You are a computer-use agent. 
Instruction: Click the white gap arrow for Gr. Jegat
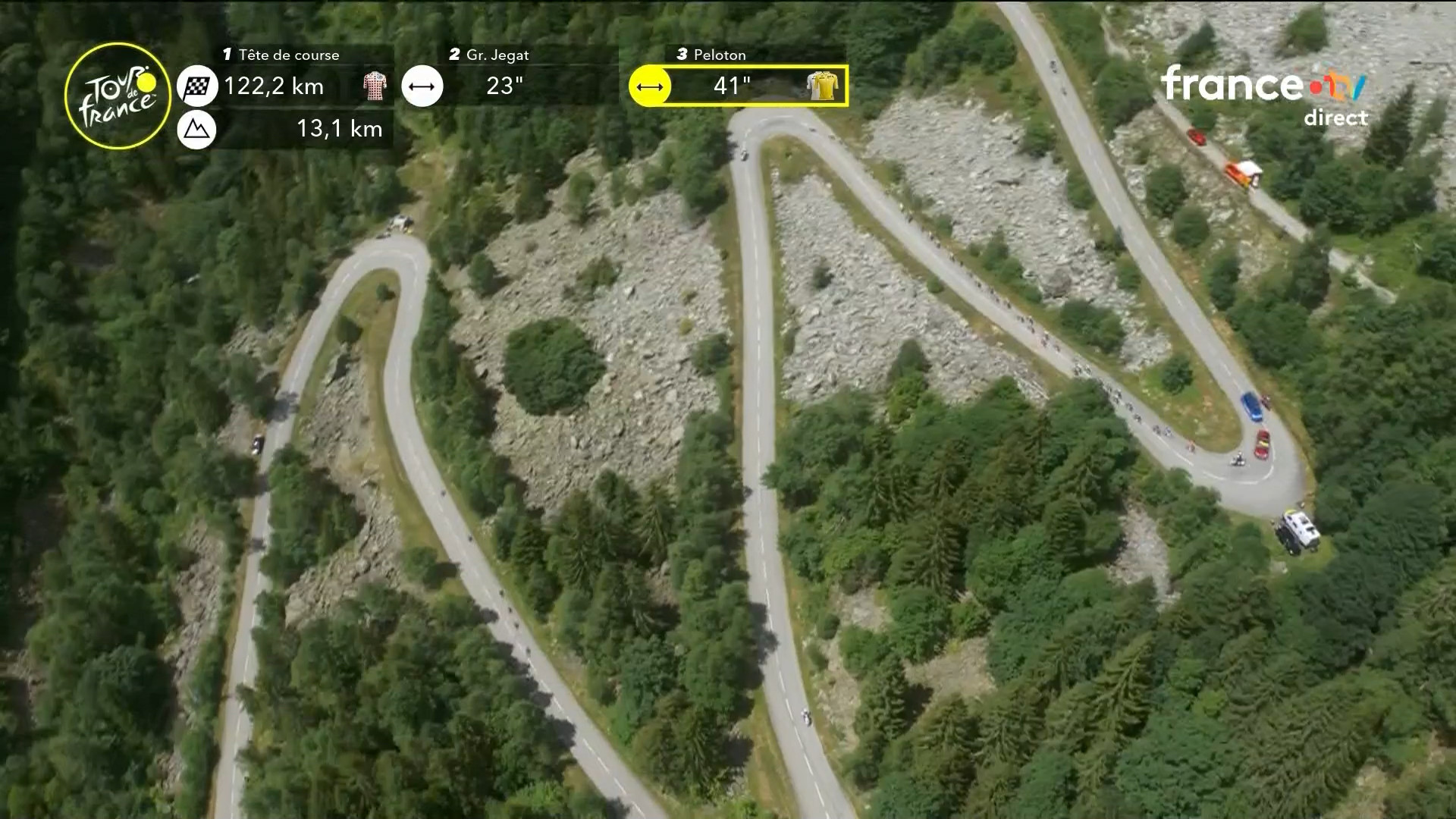422,86
